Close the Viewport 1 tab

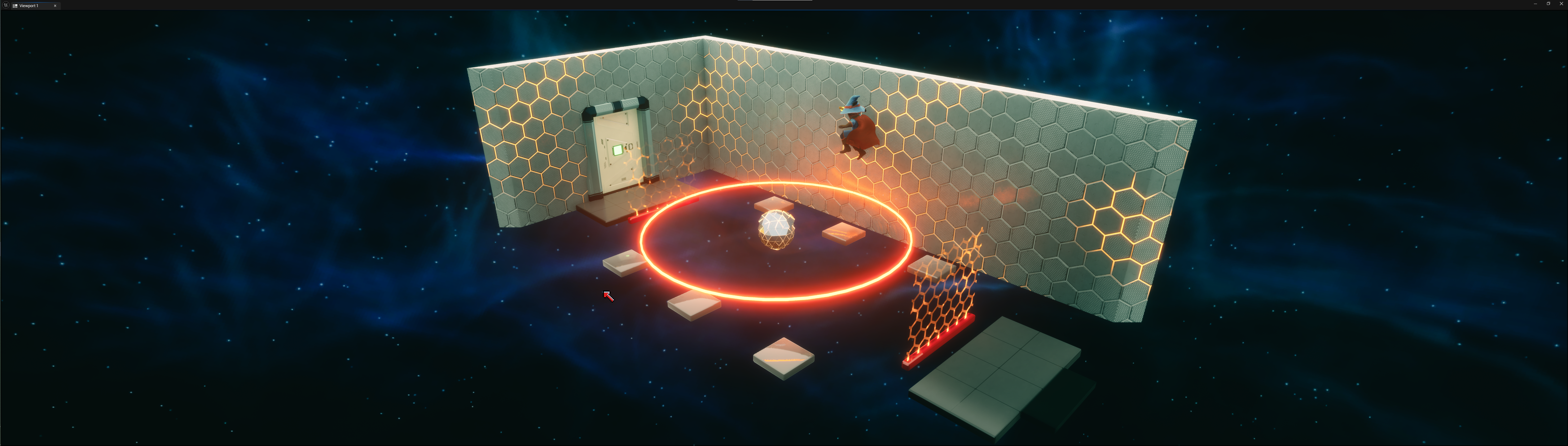click(55, 6)
